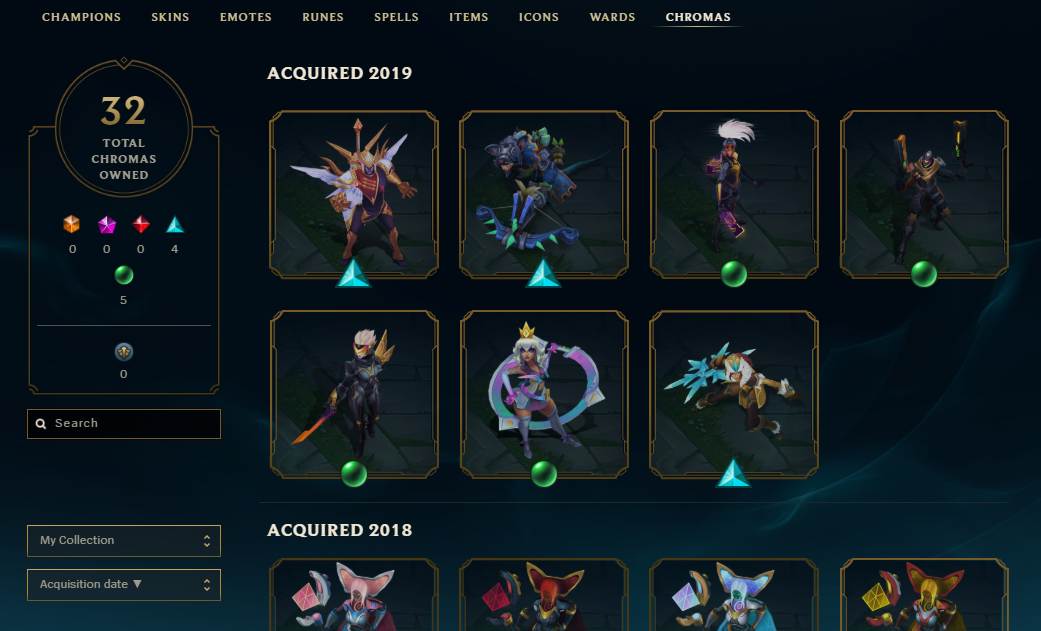Viewport: 1041px width, 631px height.
Task: Open the Runes tab
Action: coord(323,17)
